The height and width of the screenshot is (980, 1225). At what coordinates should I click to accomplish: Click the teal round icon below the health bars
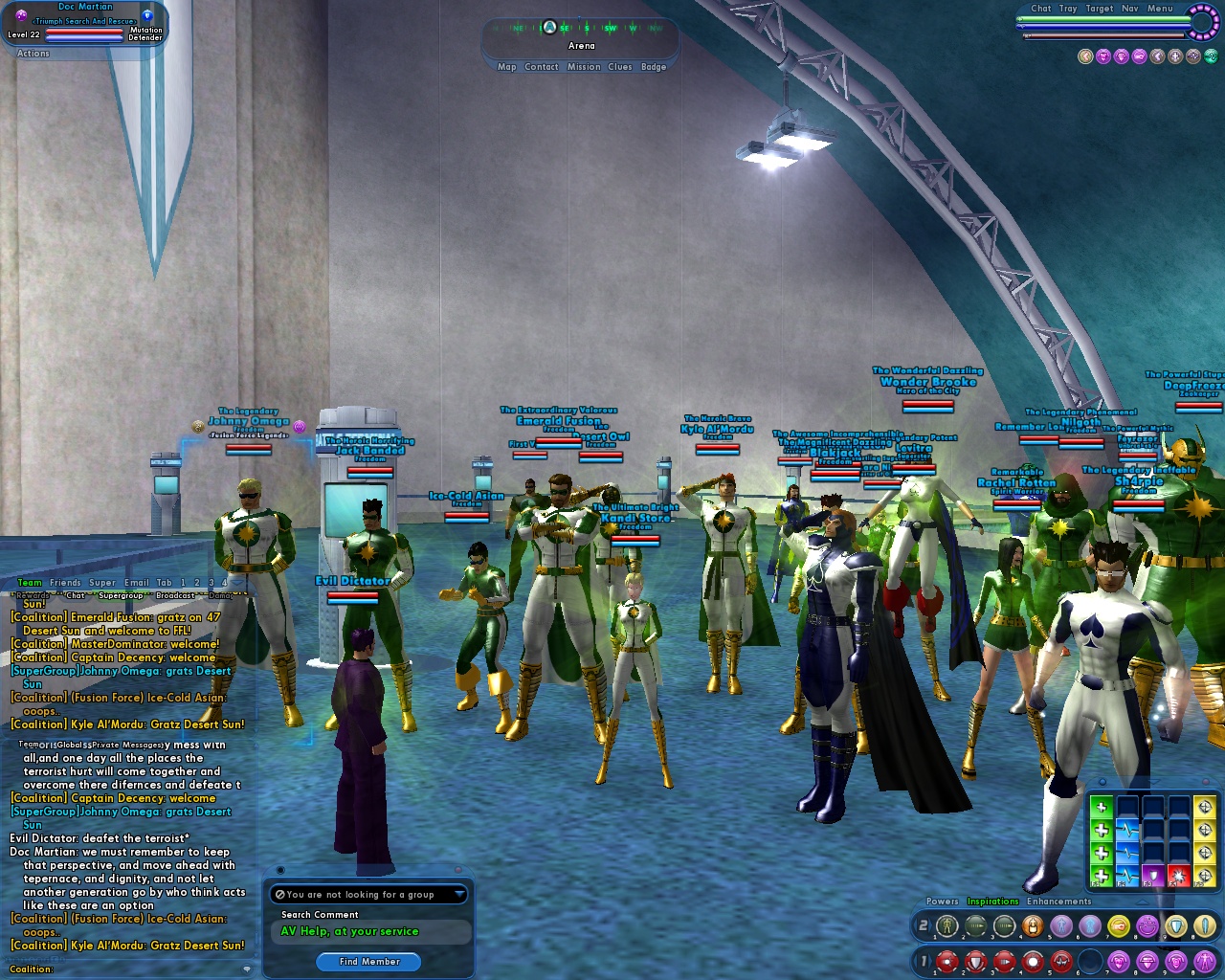(1211, 56)
